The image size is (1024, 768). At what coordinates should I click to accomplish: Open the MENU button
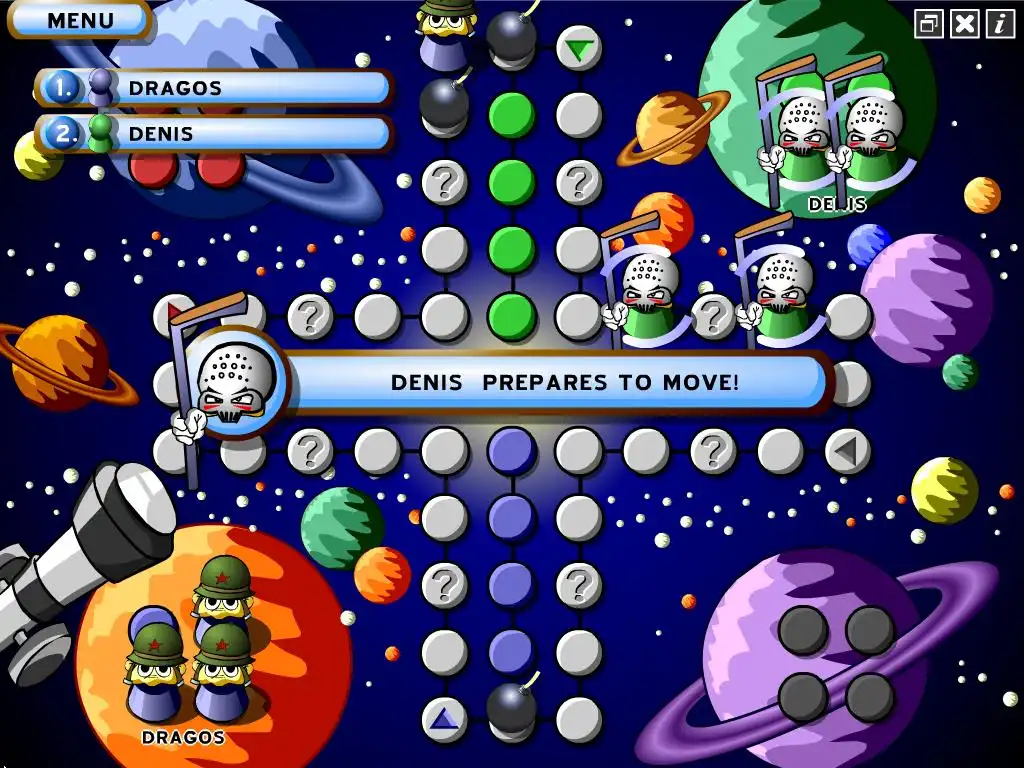coord(80,20)
